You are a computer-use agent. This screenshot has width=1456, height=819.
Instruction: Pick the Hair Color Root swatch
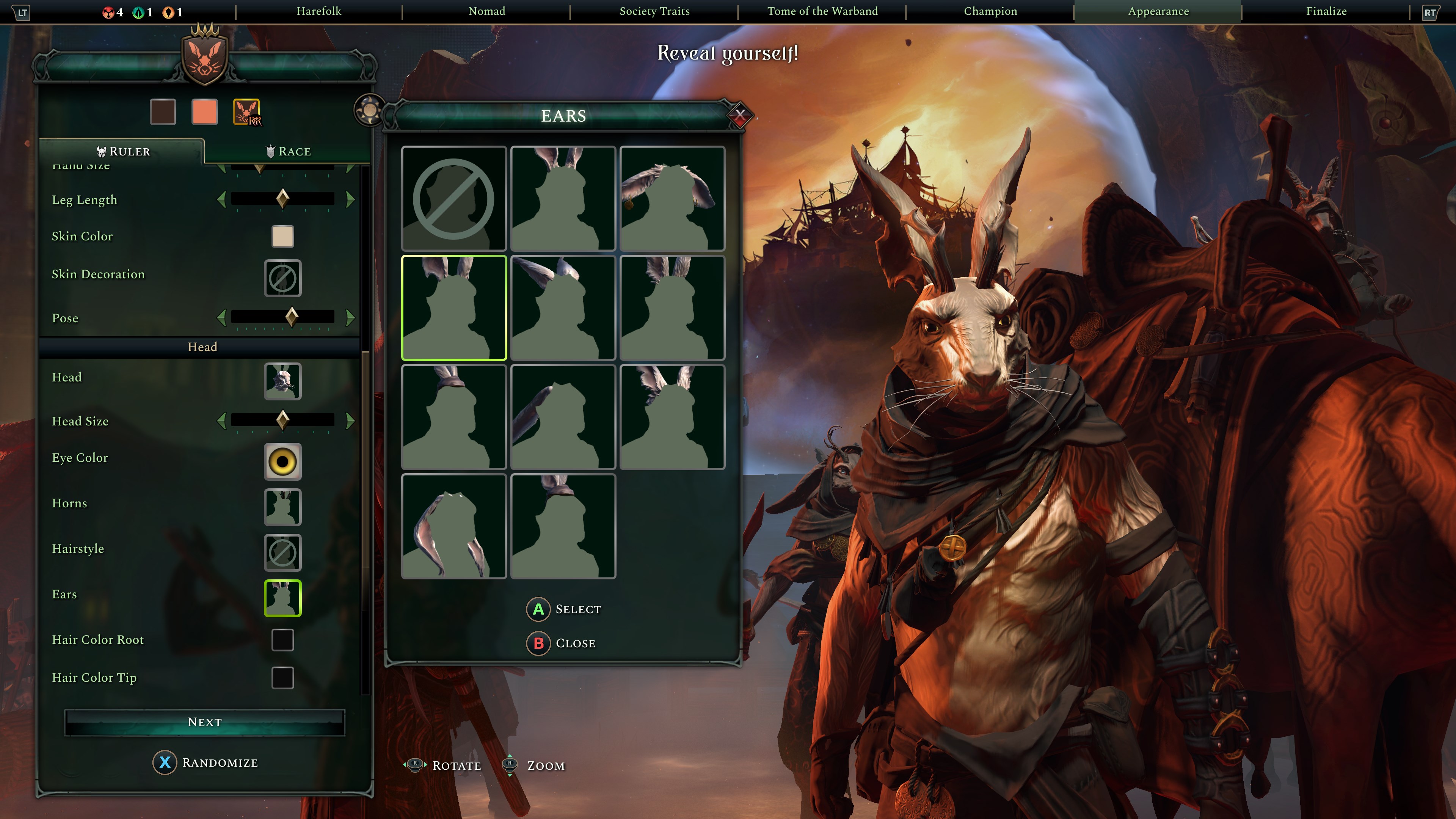click(282, 640)
